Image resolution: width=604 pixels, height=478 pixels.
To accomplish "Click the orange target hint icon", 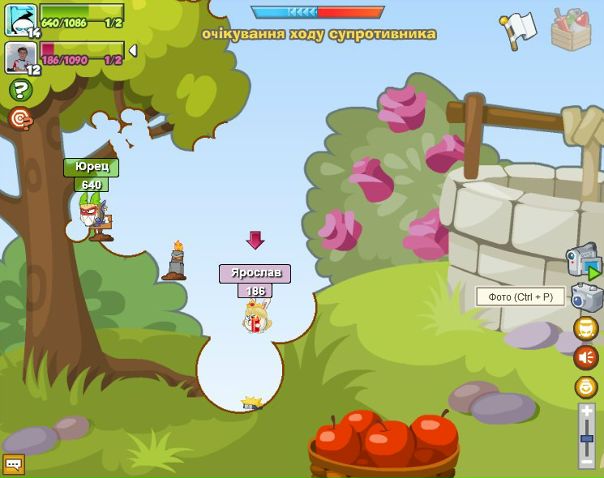I will pos(20,119).
